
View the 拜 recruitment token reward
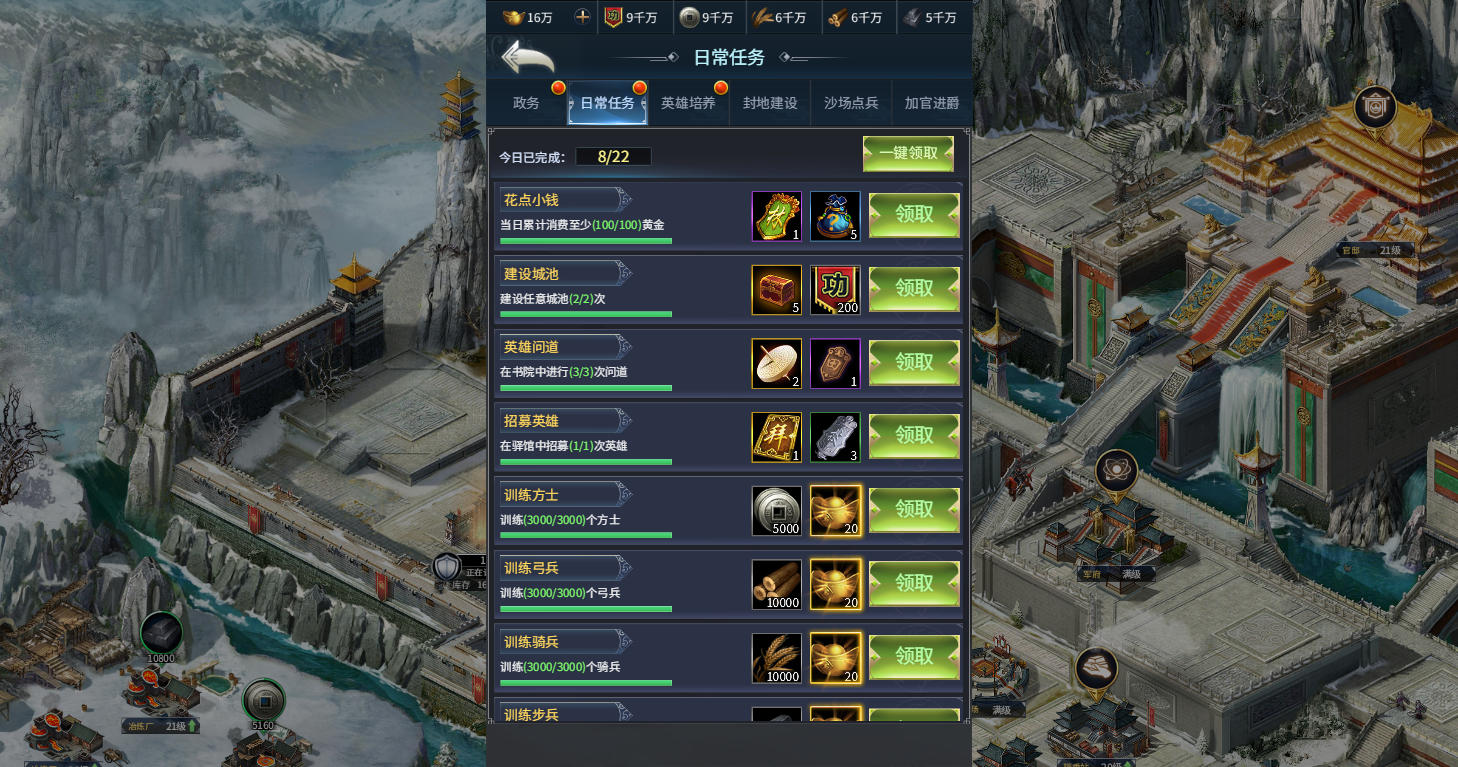pos(777,437)
